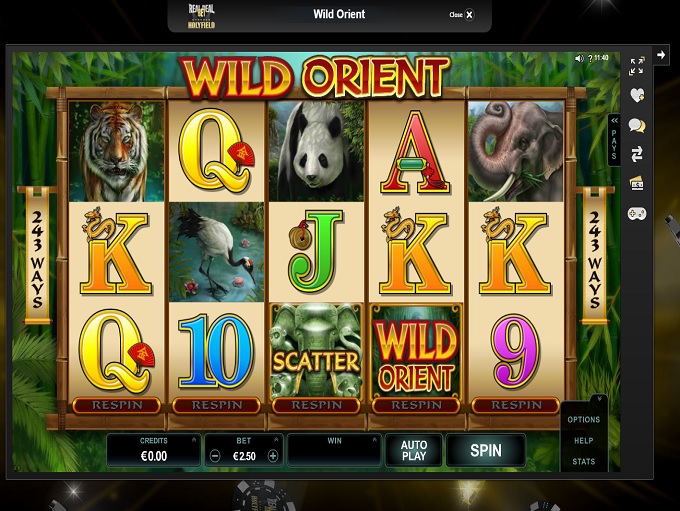
Task: Respin the reel with the panda symbol
Action: [316, 406]
